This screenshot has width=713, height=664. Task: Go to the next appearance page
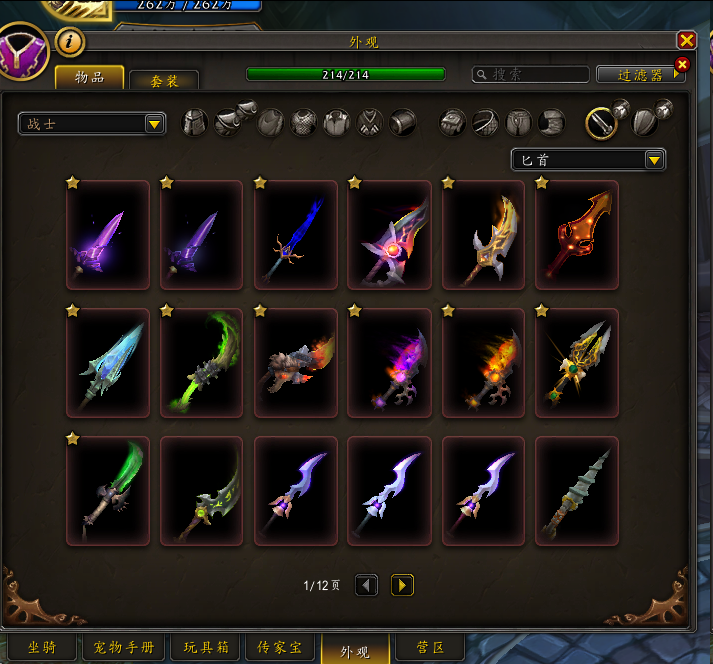click(x=402, y=585)
